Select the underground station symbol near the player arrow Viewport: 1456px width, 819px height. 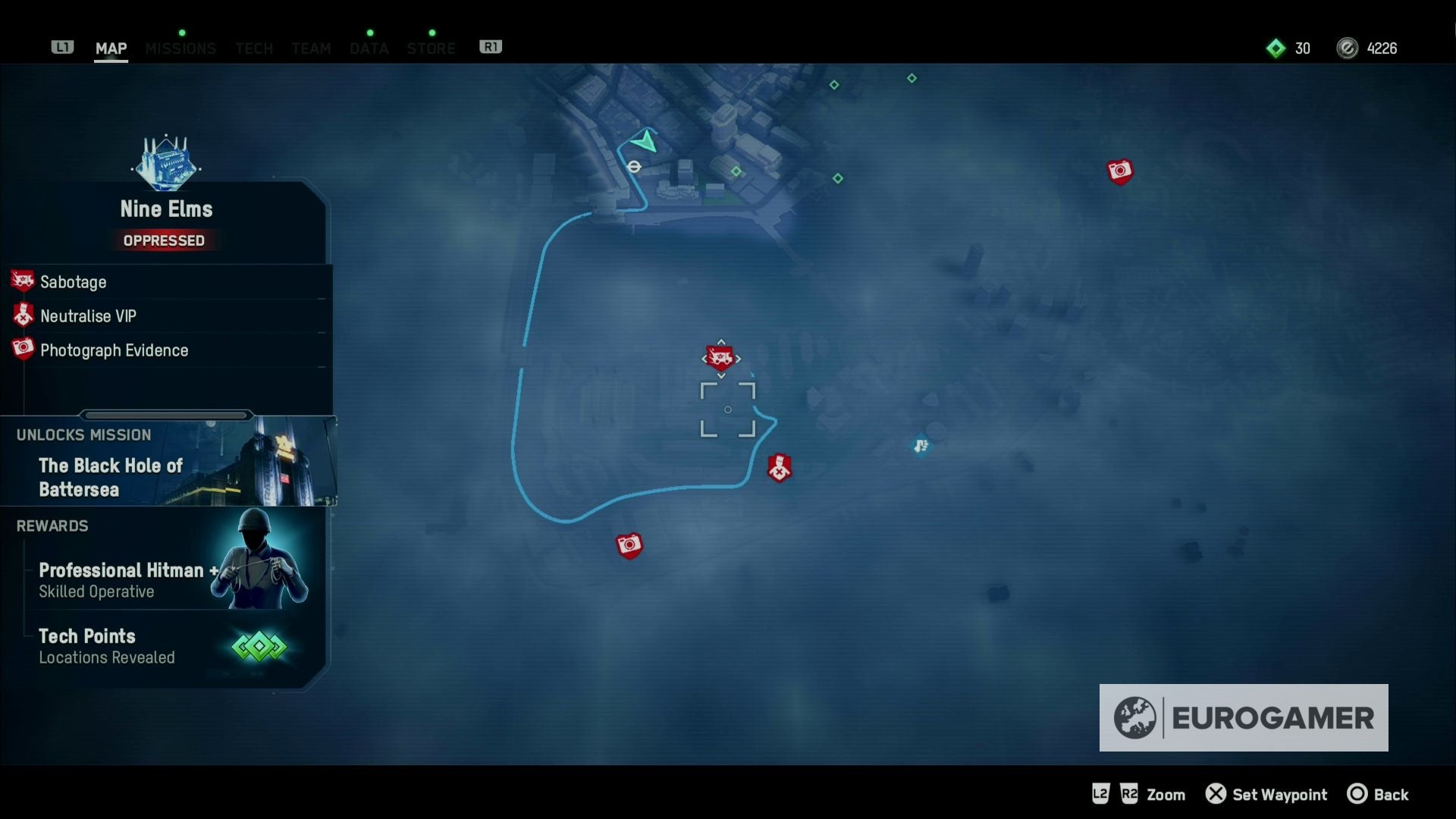[634, 167]
